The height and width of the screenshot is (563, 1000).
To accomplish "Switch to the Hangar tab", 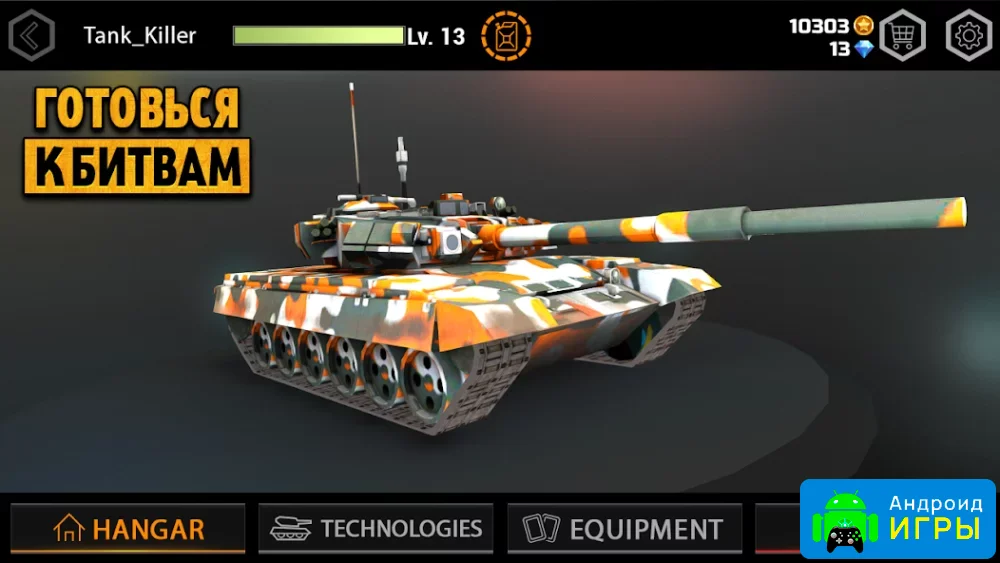I will (x=128, y=528).
